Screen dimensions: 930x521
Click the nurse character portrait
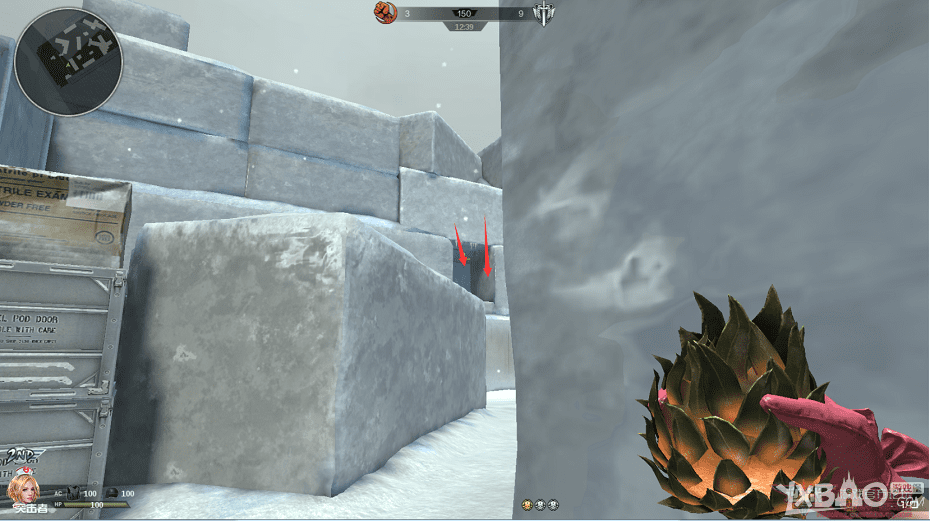click(21, 490)
